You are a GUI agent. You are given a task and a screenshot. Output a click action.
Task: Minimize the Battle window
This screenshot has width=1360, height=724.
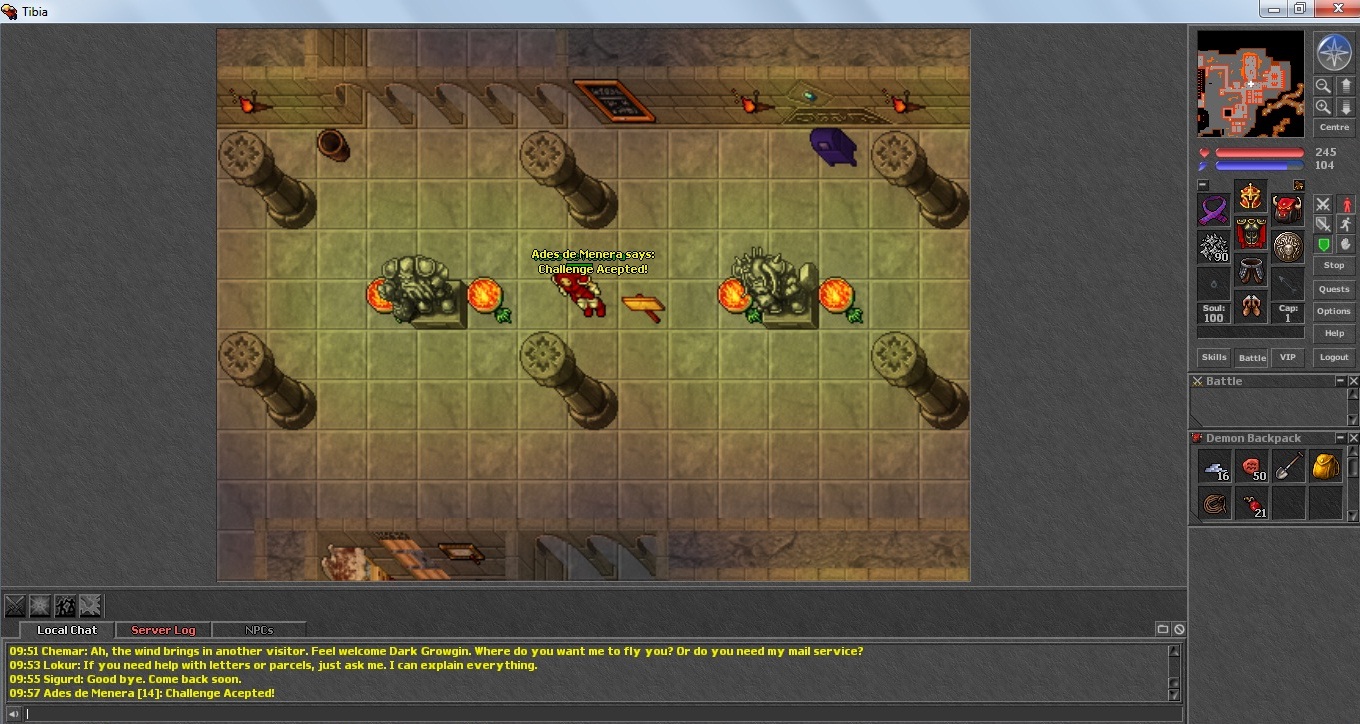[1340, 381]
